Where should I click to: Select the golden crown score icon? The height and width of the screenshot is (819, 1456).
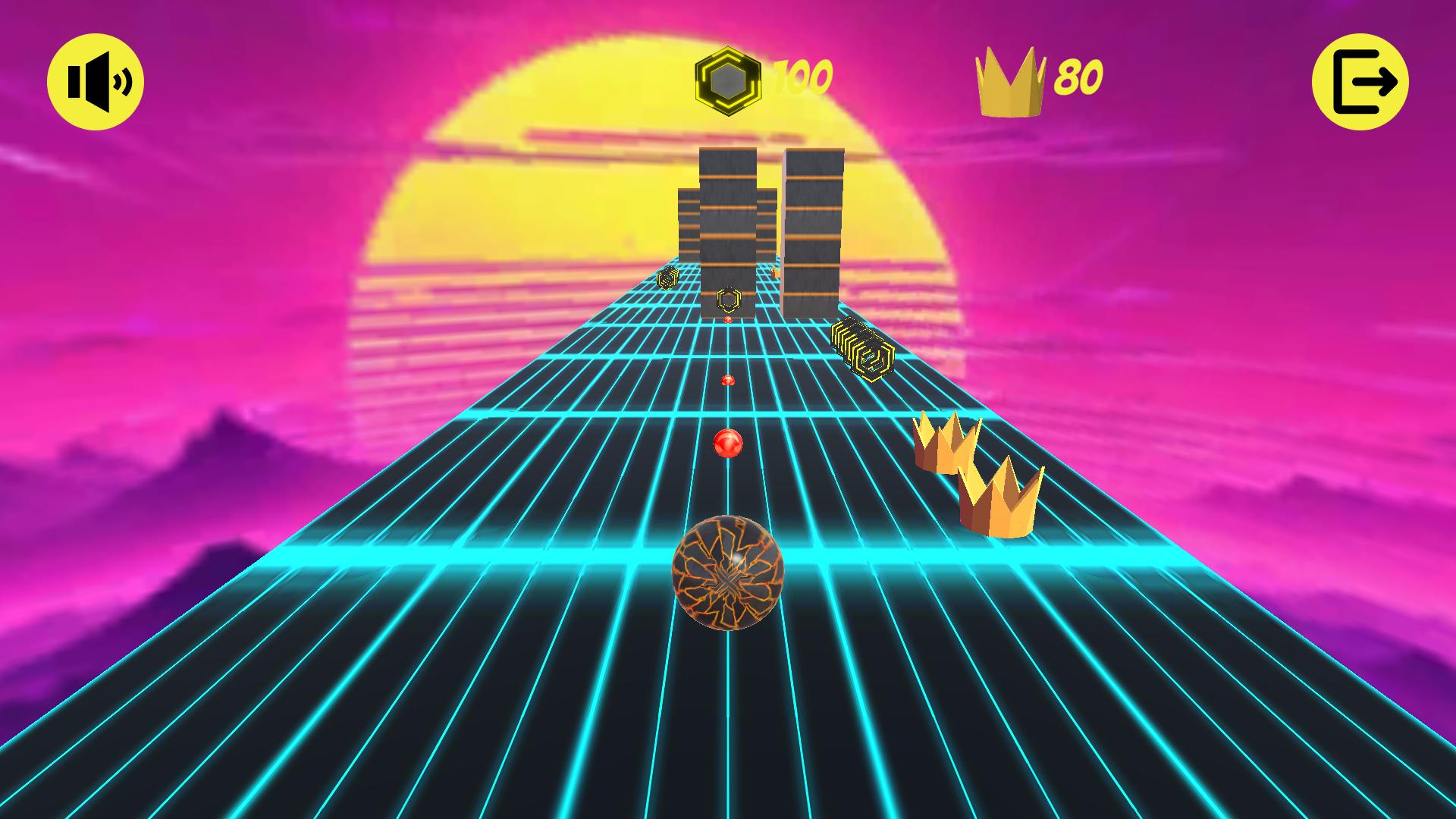click(1009, 80)
